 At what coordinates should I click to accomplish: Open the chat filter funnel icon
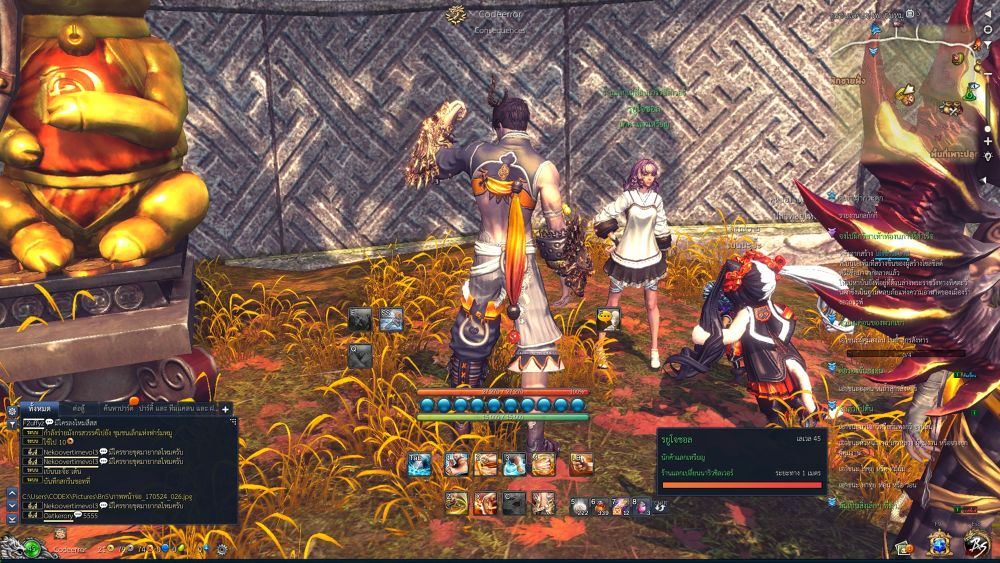12,423
